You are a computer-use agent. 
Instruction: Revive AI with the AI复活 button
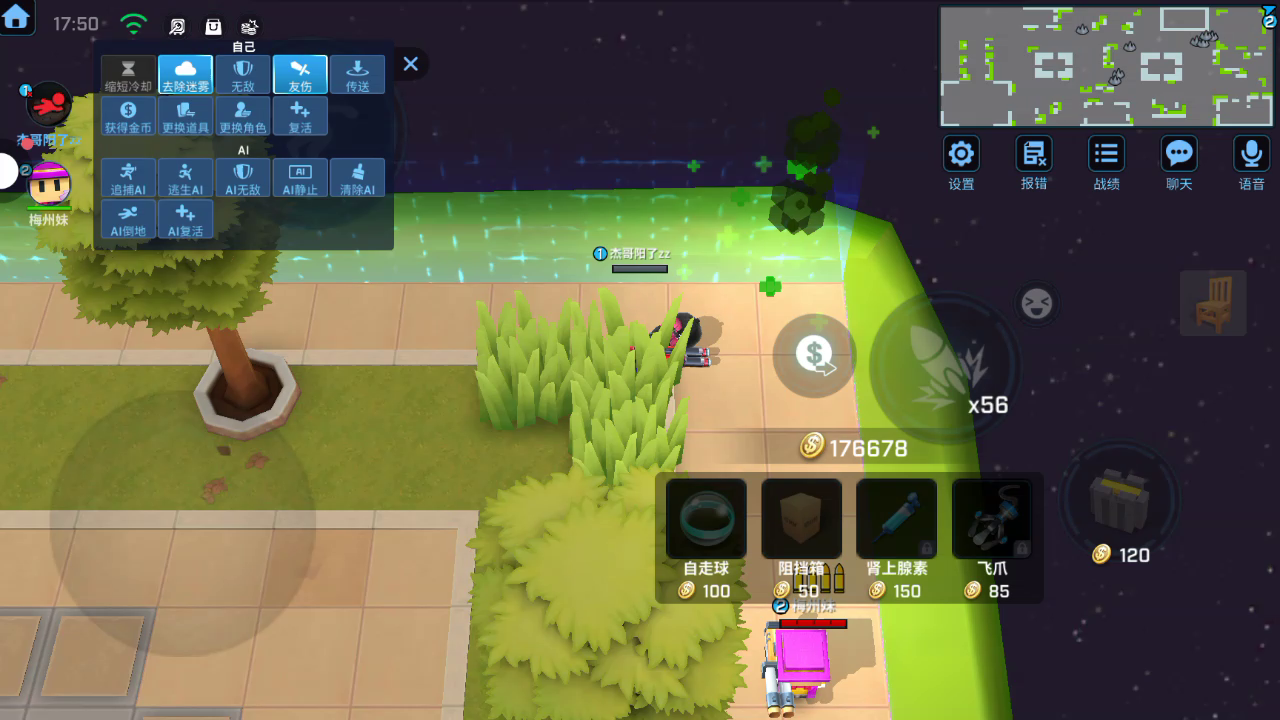click(x=186, y=219)
